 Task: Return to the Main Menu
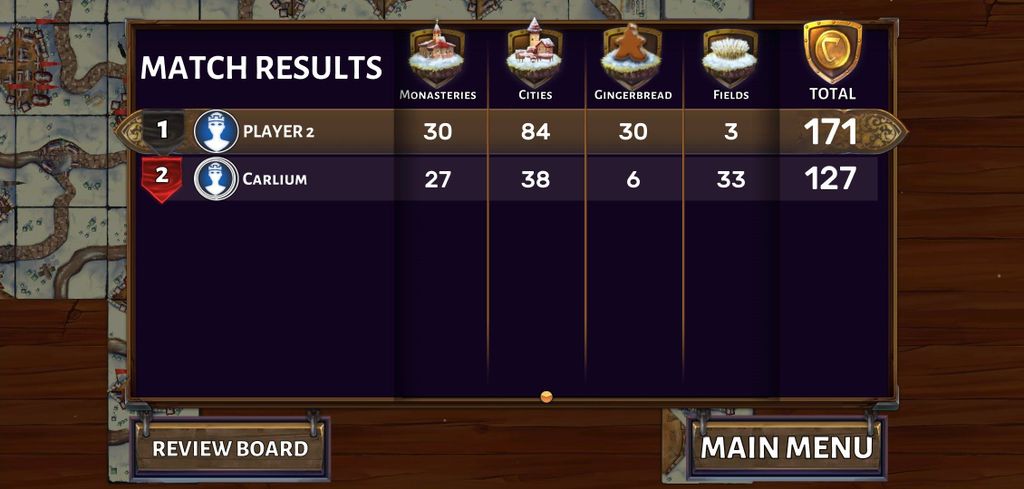[x=787, y=447]
